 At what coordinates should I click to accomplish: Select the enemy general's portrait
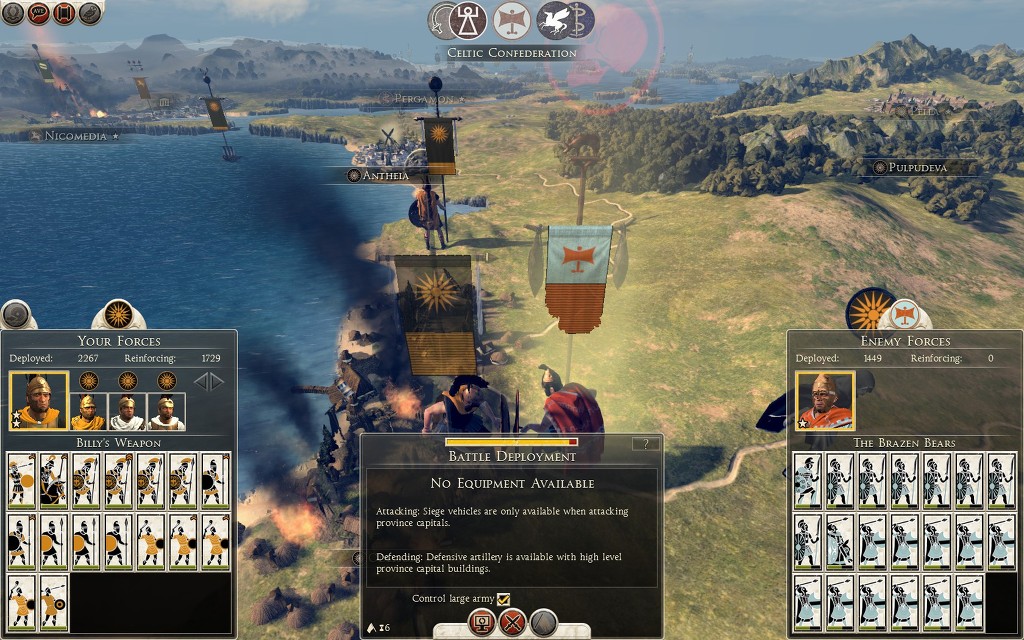pos(825,400)
